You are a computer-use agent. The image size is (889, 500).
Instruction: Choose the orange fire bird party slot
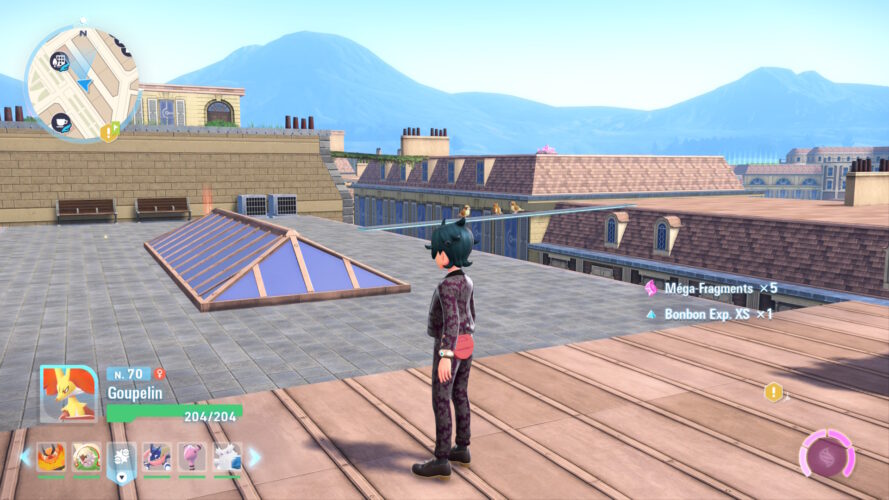coord(51,457)
